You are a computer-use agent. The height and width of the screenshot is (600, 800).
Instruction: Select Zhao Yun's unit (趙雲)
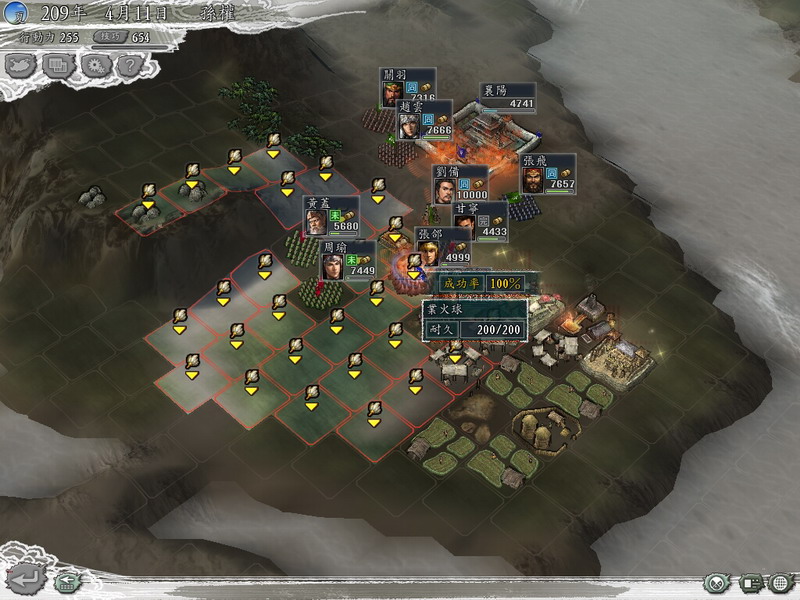(410, 124)
